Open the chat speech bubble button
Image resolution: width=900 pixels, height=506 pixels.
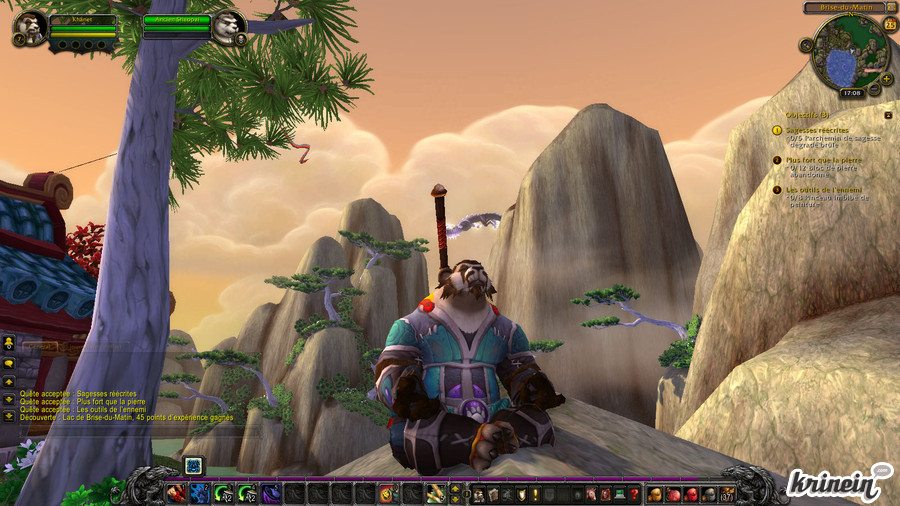[9, 363]
